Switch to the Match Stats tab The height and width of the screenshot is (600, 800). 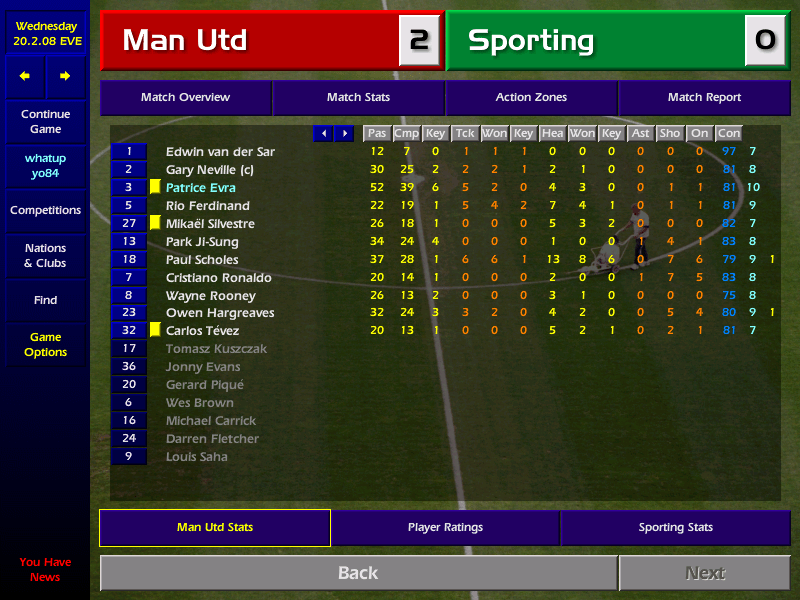point(358,97)
